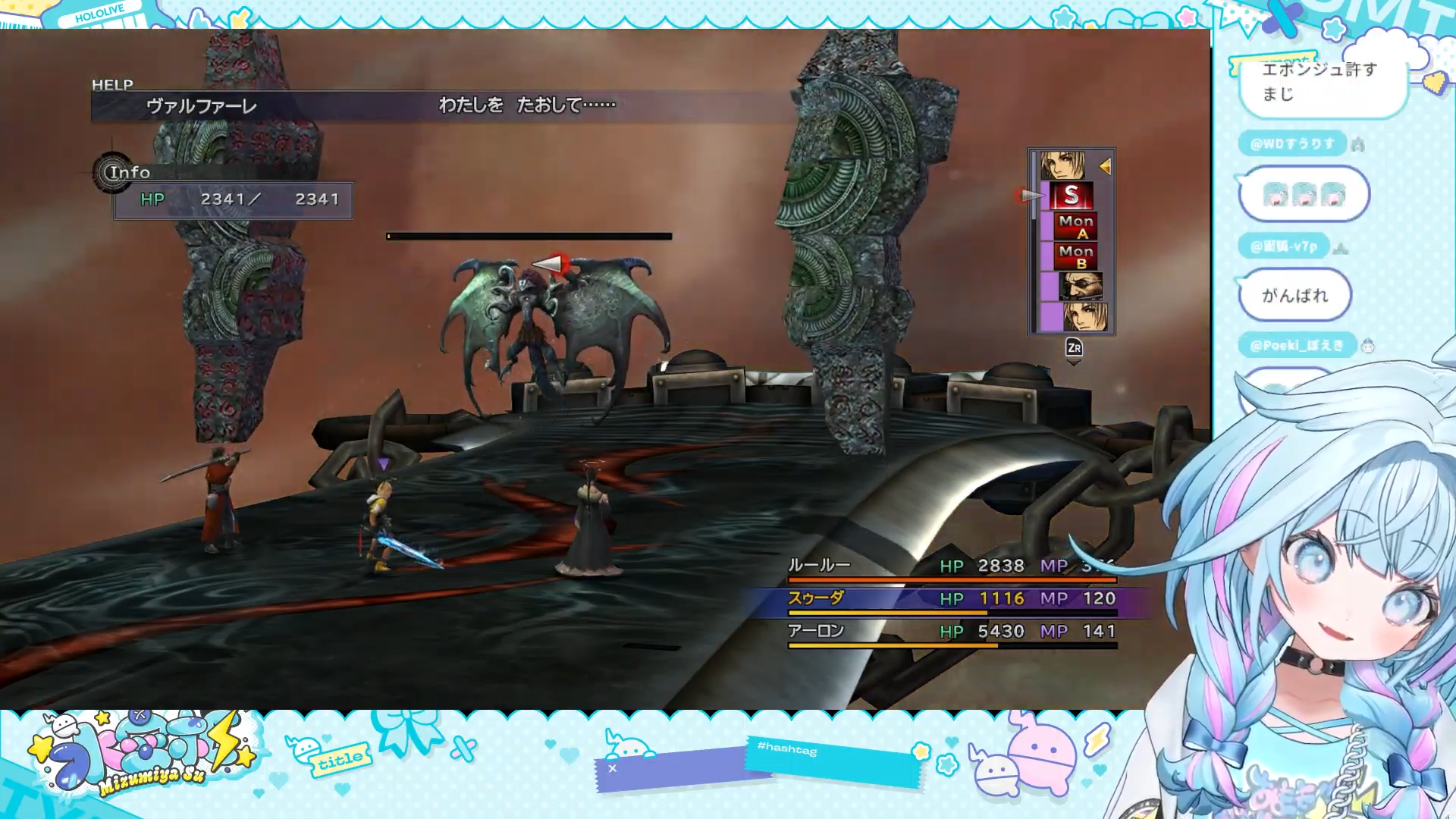Image resolution: width=1456 pixels, height=819 pixels.
Task: Select ルールー party row
Action: [951, 566]
